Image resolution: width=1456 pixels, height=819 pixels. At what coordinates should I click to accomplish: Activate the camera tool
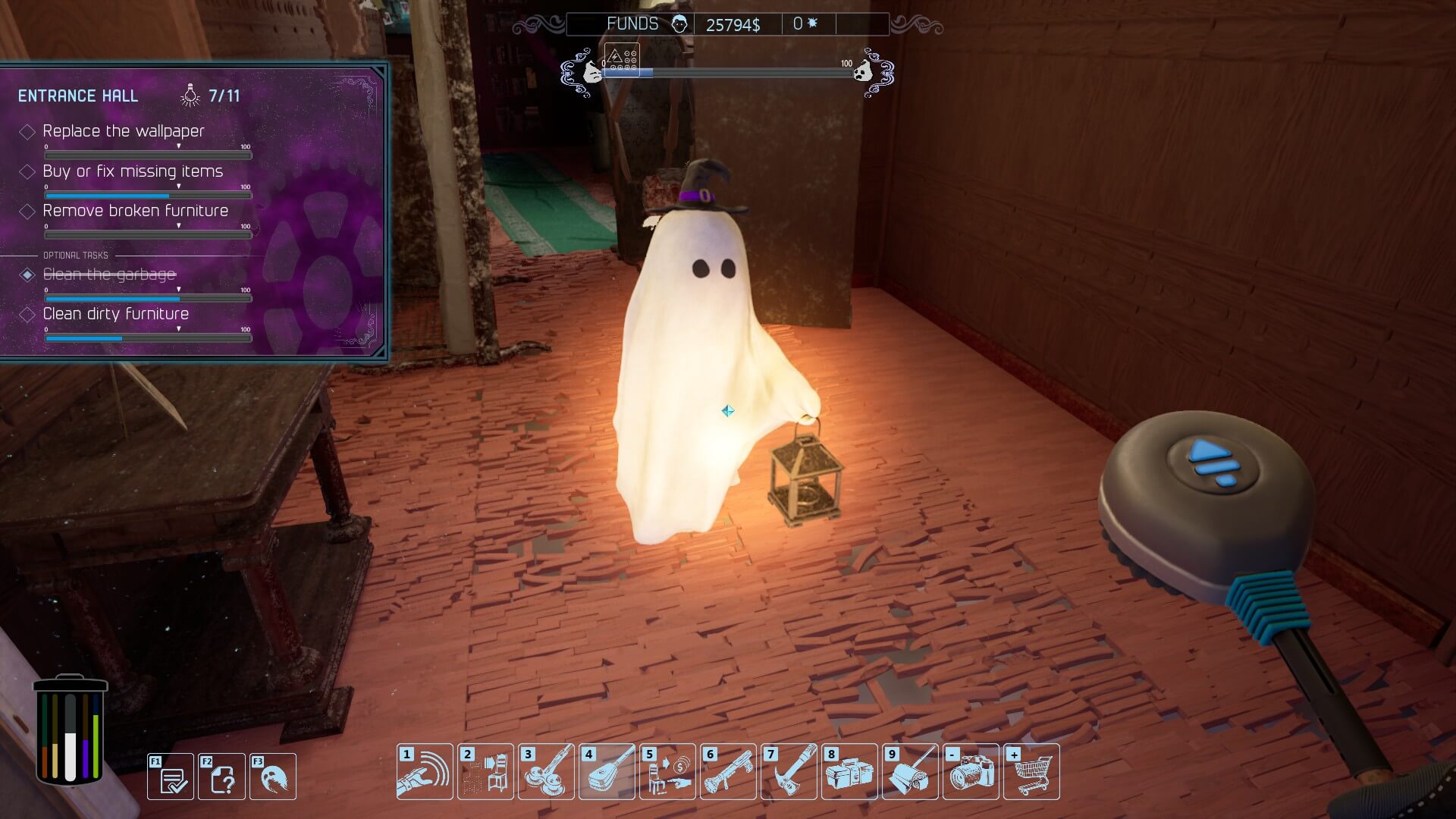pos(971,772)
